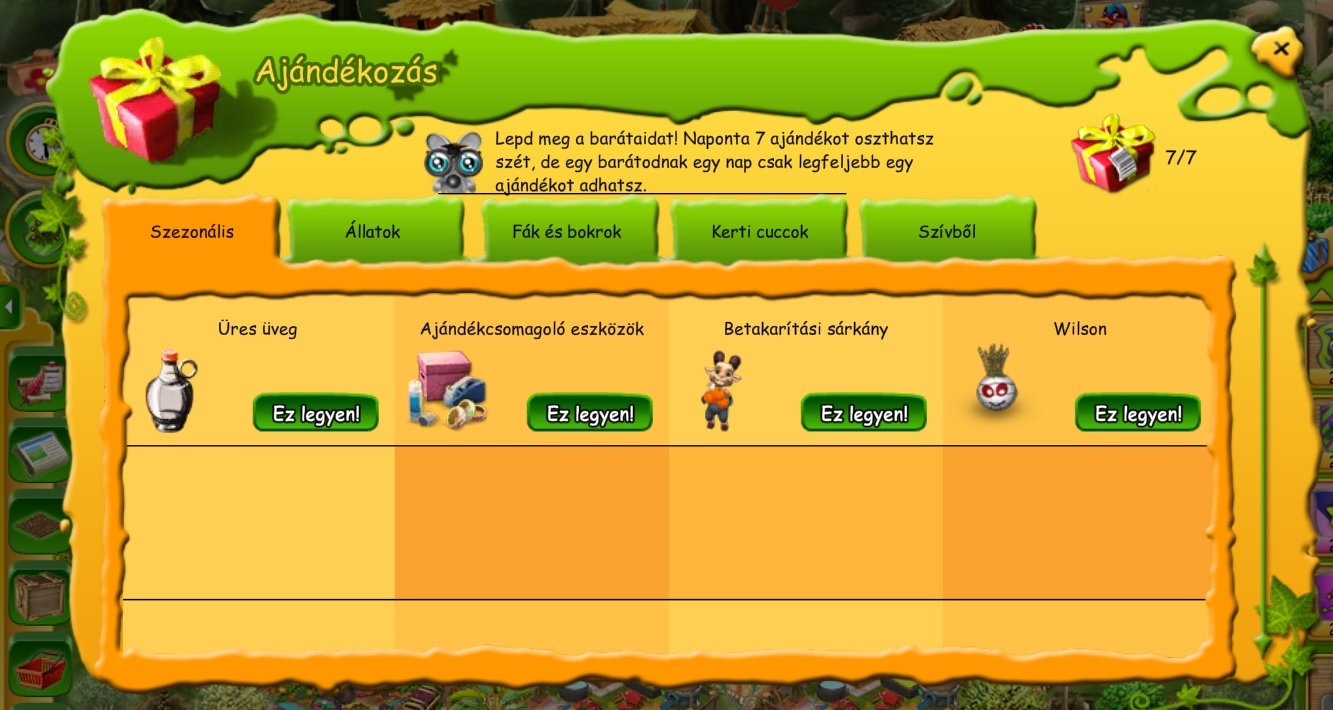Pick Ajándékcsomagoló eszközök via Ez legyen!
1333x710 pixels.
(589, 413)
